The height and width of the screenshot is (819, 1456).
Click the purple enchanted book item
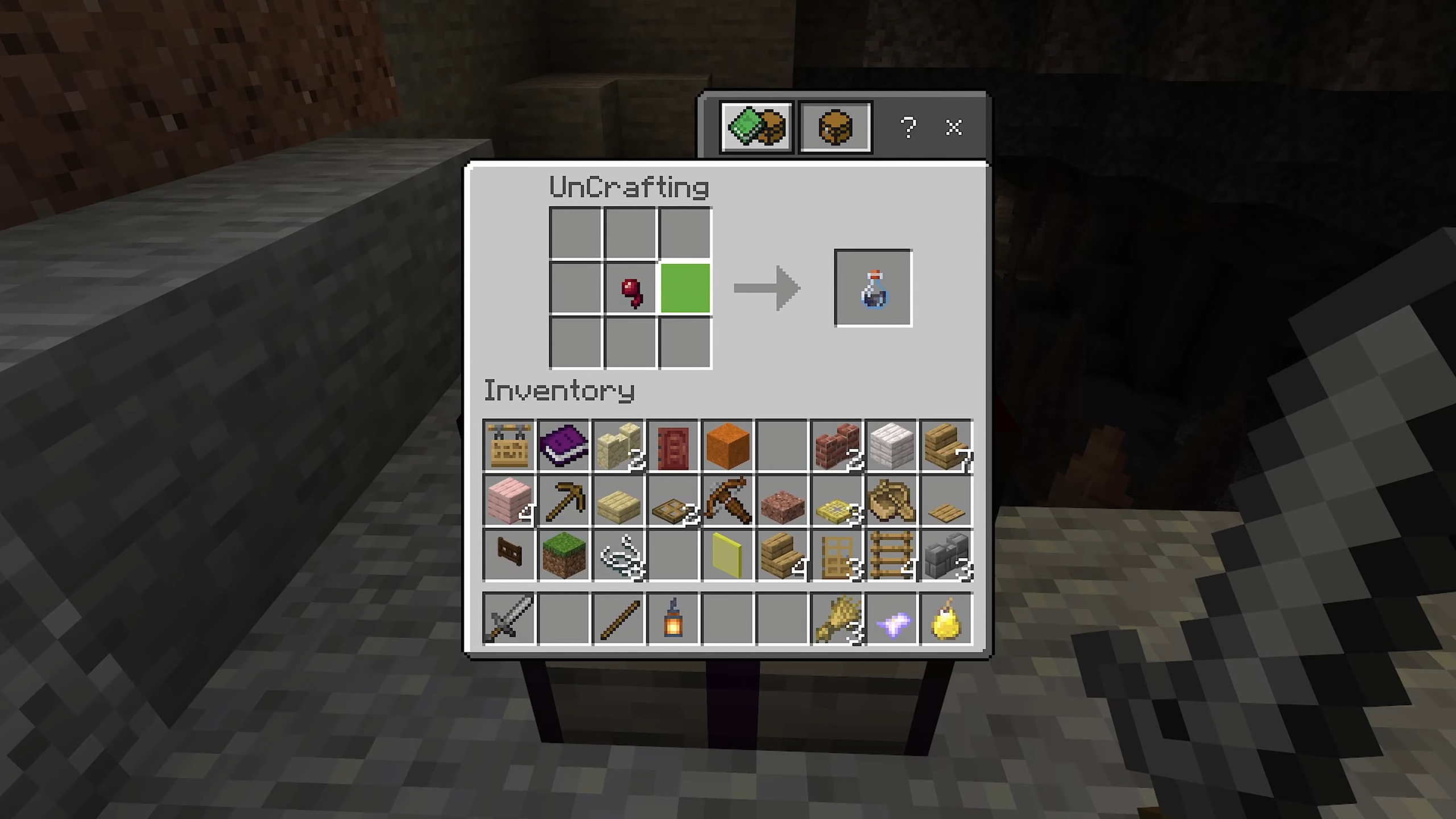pyautogui.click(x=564, y=445)
